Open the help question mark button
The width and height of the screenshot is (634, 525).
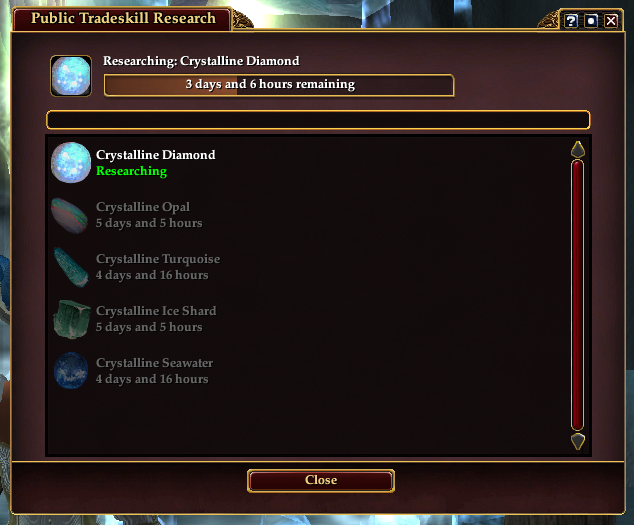pos(571,21)
